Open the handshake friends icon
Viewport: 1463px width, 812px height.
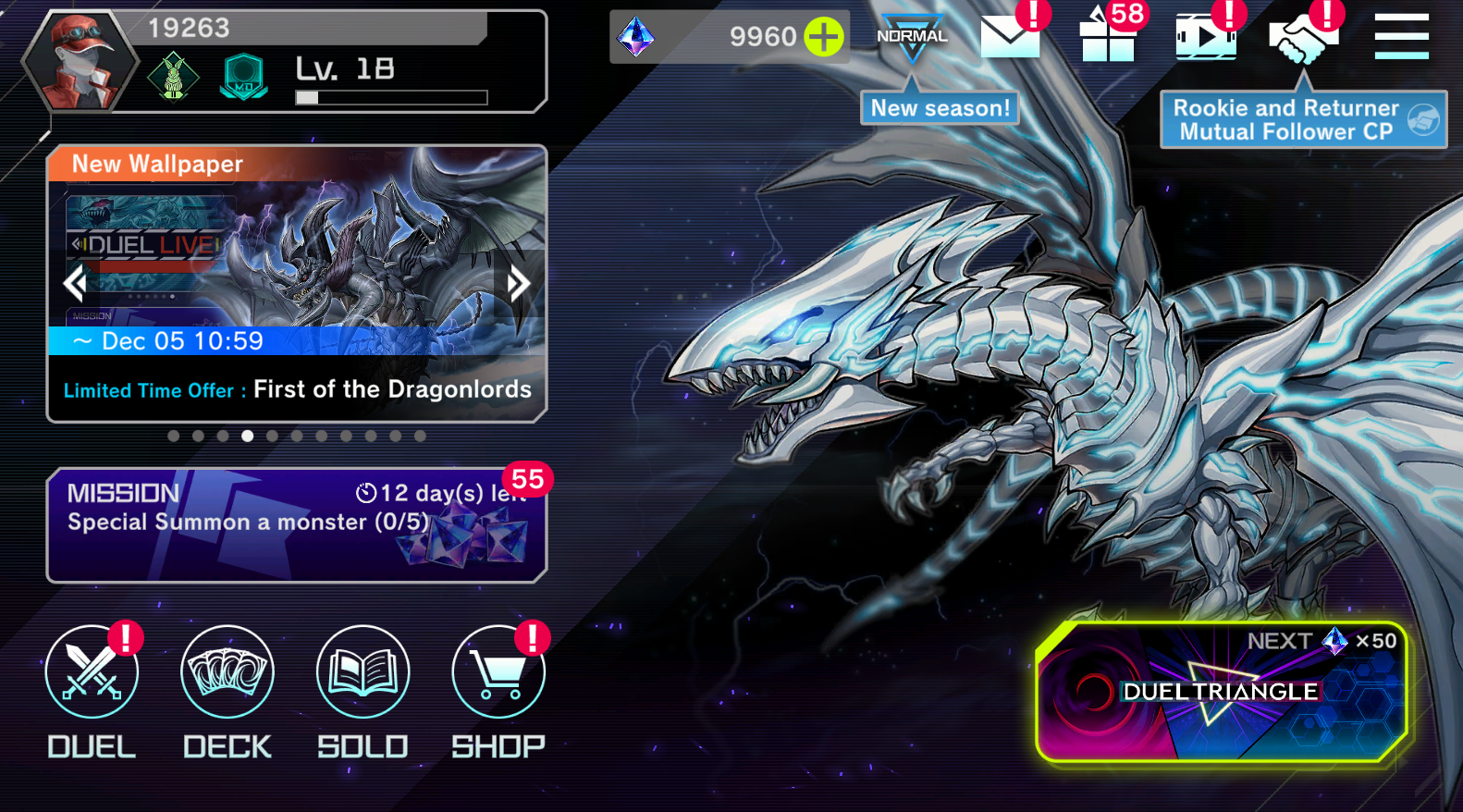click(1302, 39)
